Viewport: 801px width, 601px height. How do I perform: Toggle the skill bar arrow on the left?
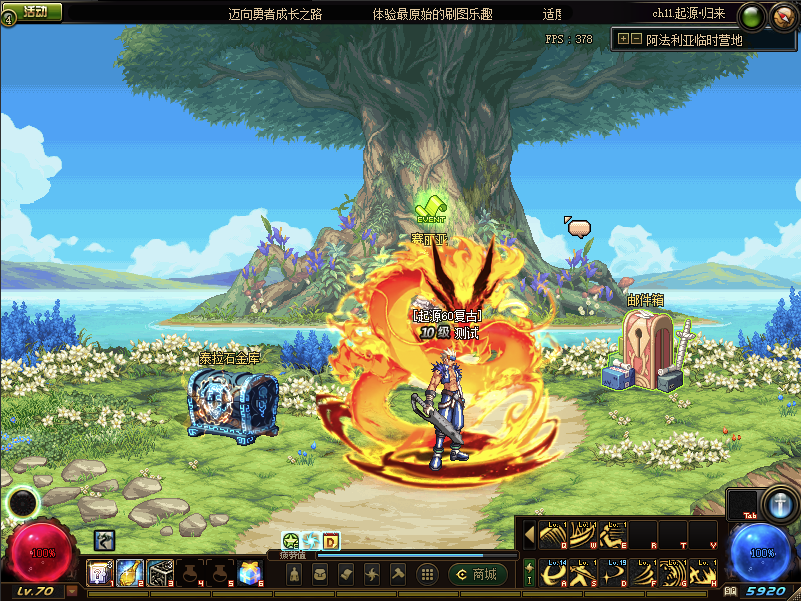[x=529, y=535]
